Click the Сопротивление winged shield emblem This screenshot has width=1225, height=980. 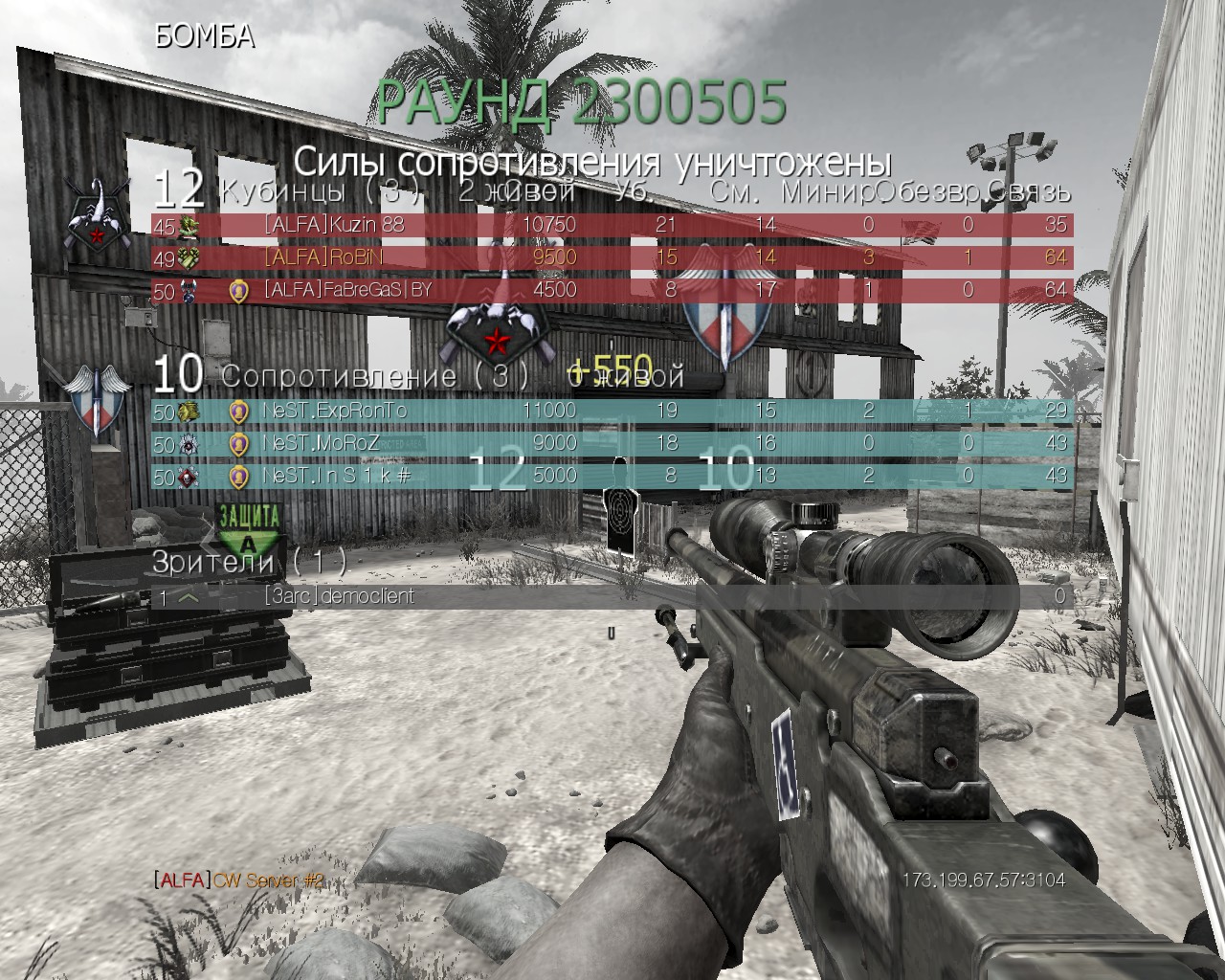(x=97, y=396)
